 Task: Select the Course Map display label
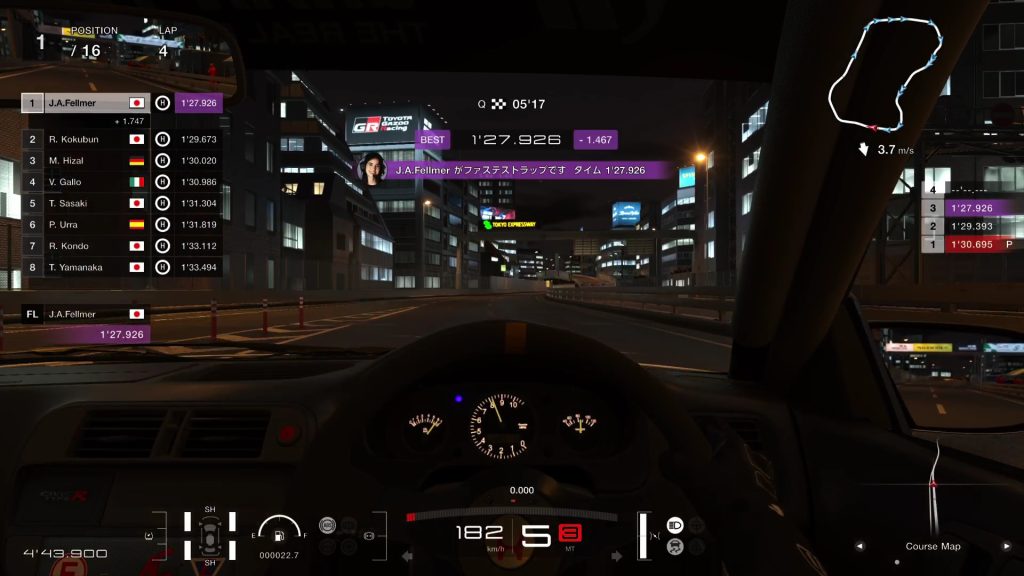pos(932,547)
